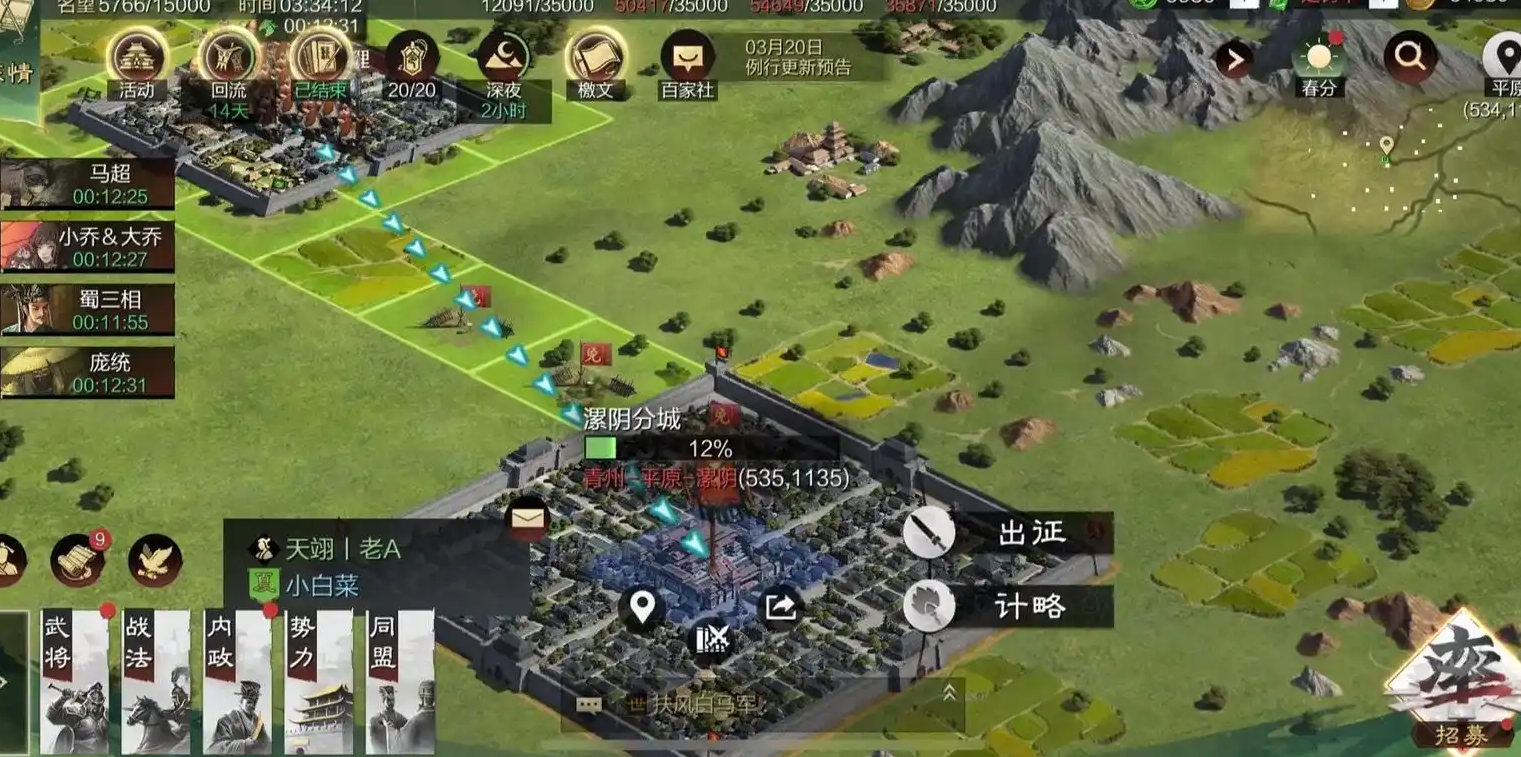Viewport: 1521px width, 757px height.
Task: Choose the 计略 stratagem option
Action: 1008,606
